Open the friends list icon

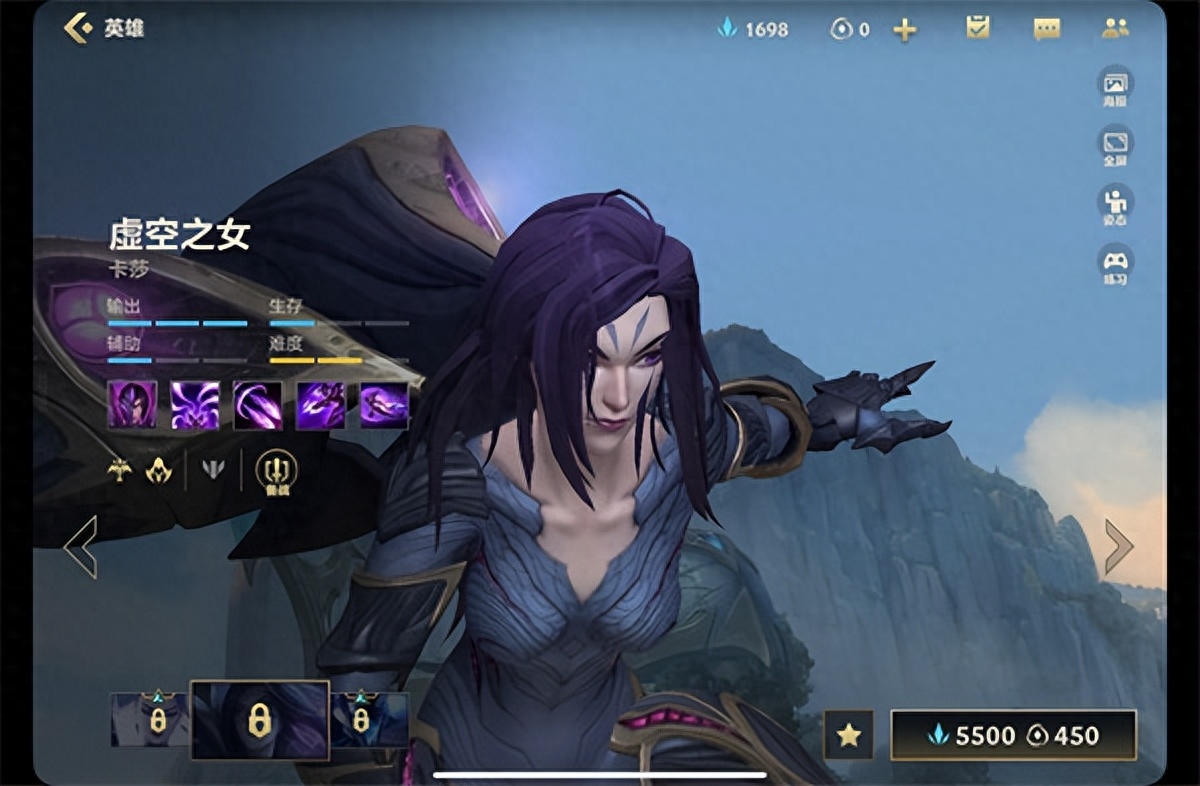(1115, 28)
